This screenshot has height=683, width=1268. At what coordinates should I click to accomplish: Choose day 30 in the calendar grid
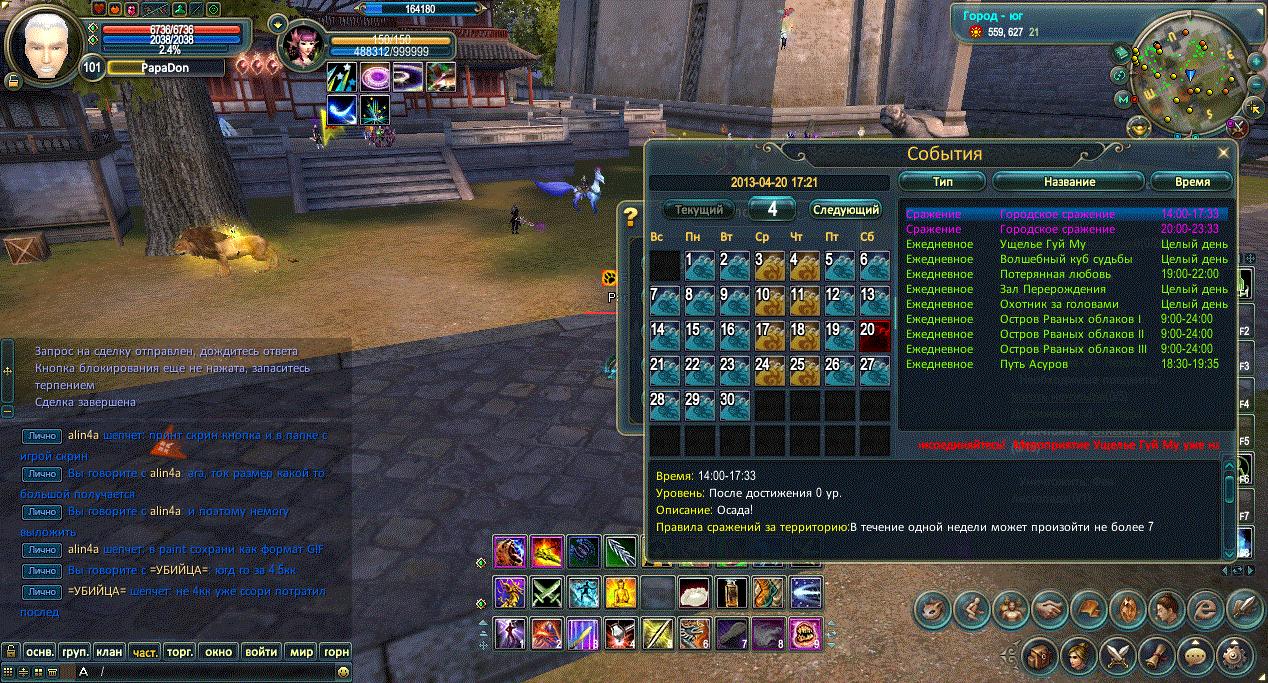(x=734, y=405)
